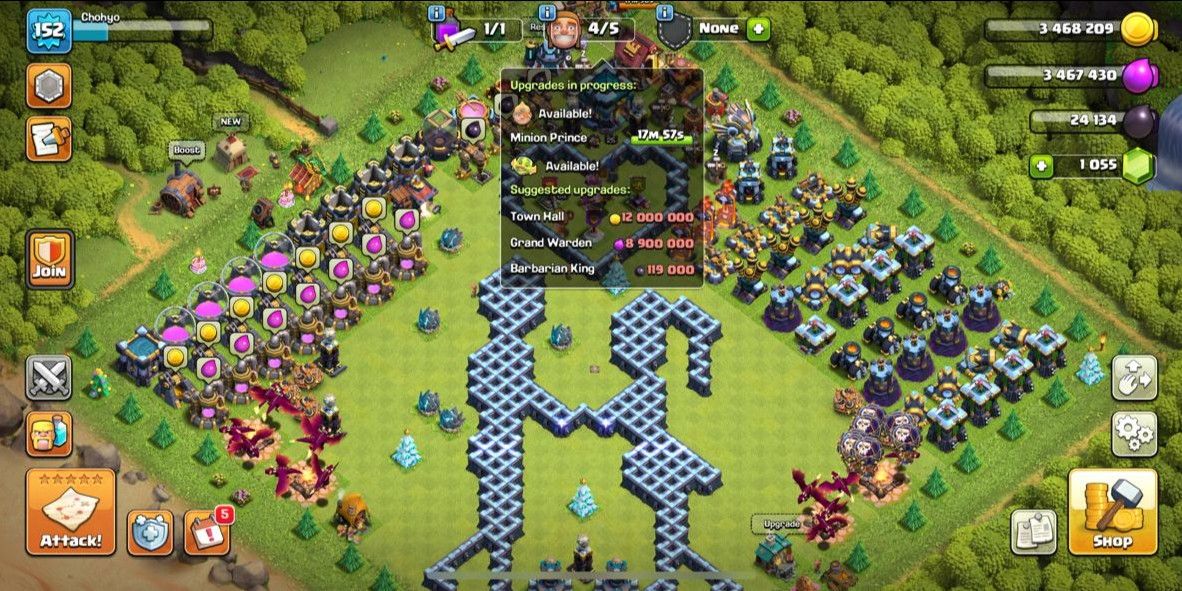This screenshot has width=1182, height=591.
Task: Open the Shop
Action: [x=1112, y=512]
